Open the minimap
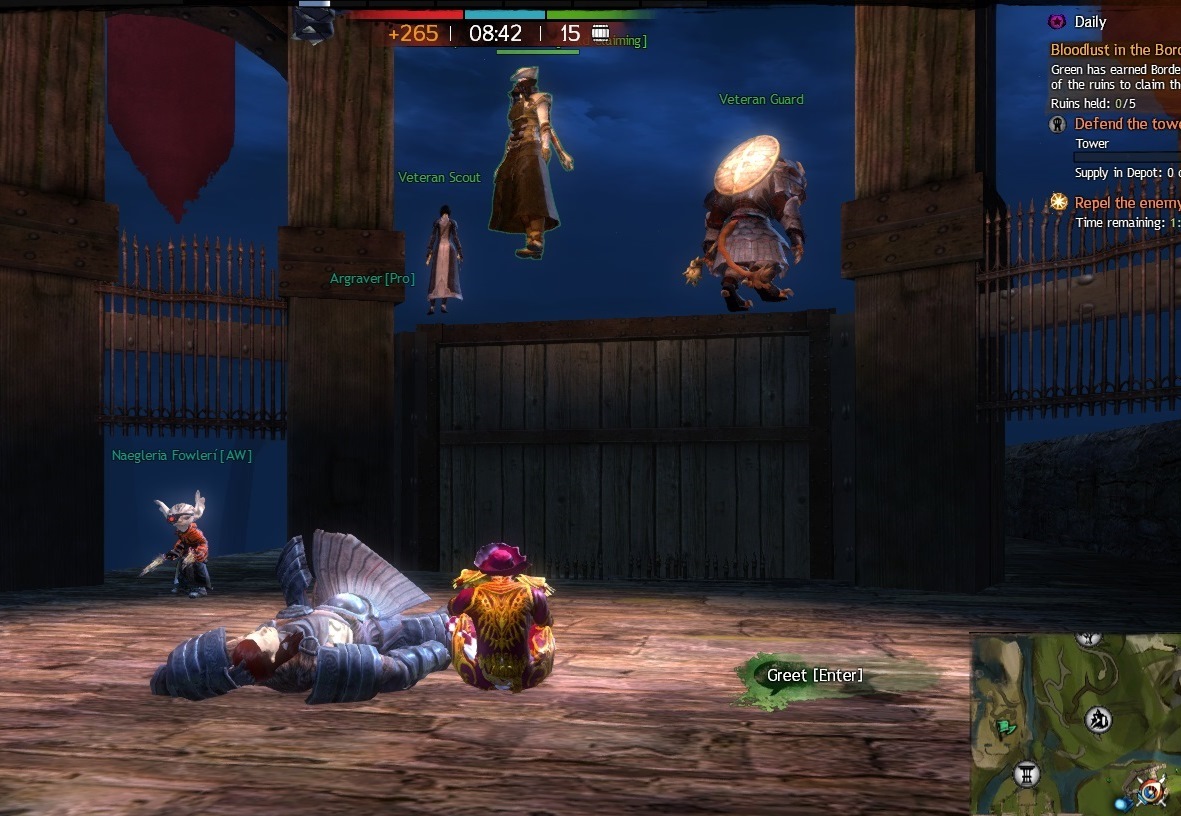1181x816 pixels. click(x=1075, y=723)
